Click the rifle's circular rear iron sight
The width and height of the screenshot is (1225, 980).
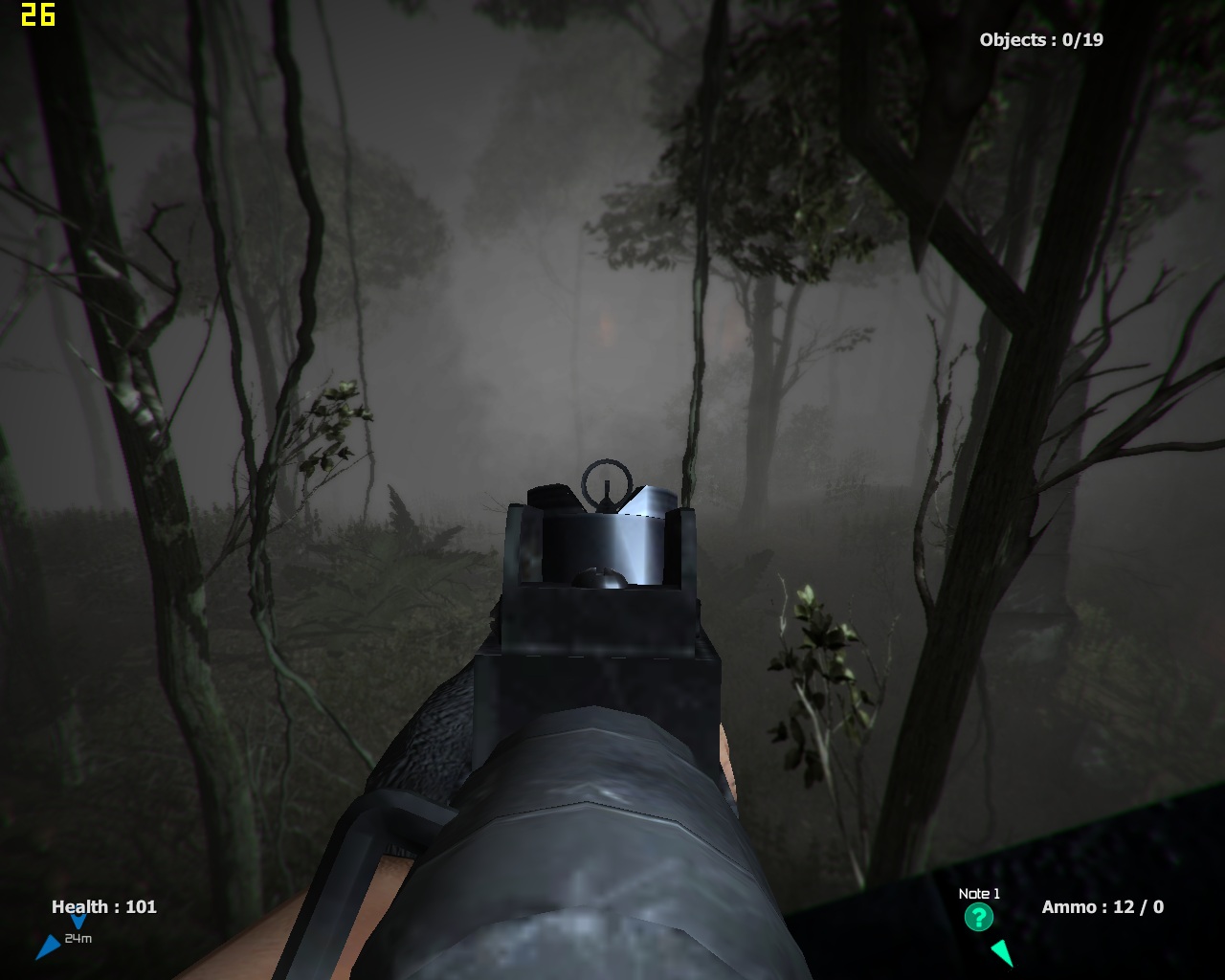pyautogui.click(x=606, y=480)
